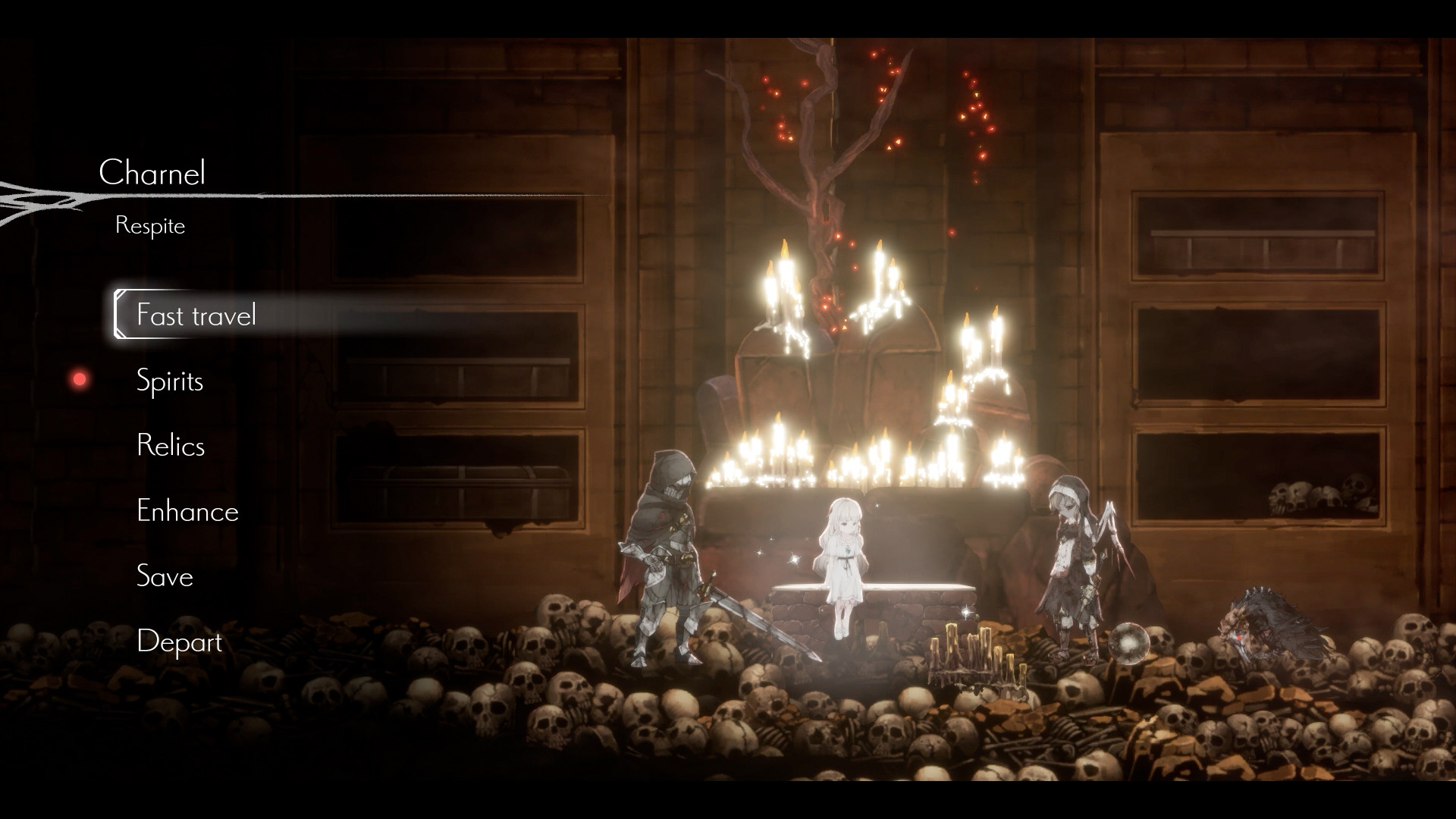1456x819 pixels.
Task: Click the Charnel location title
Action: pos(155,174)
